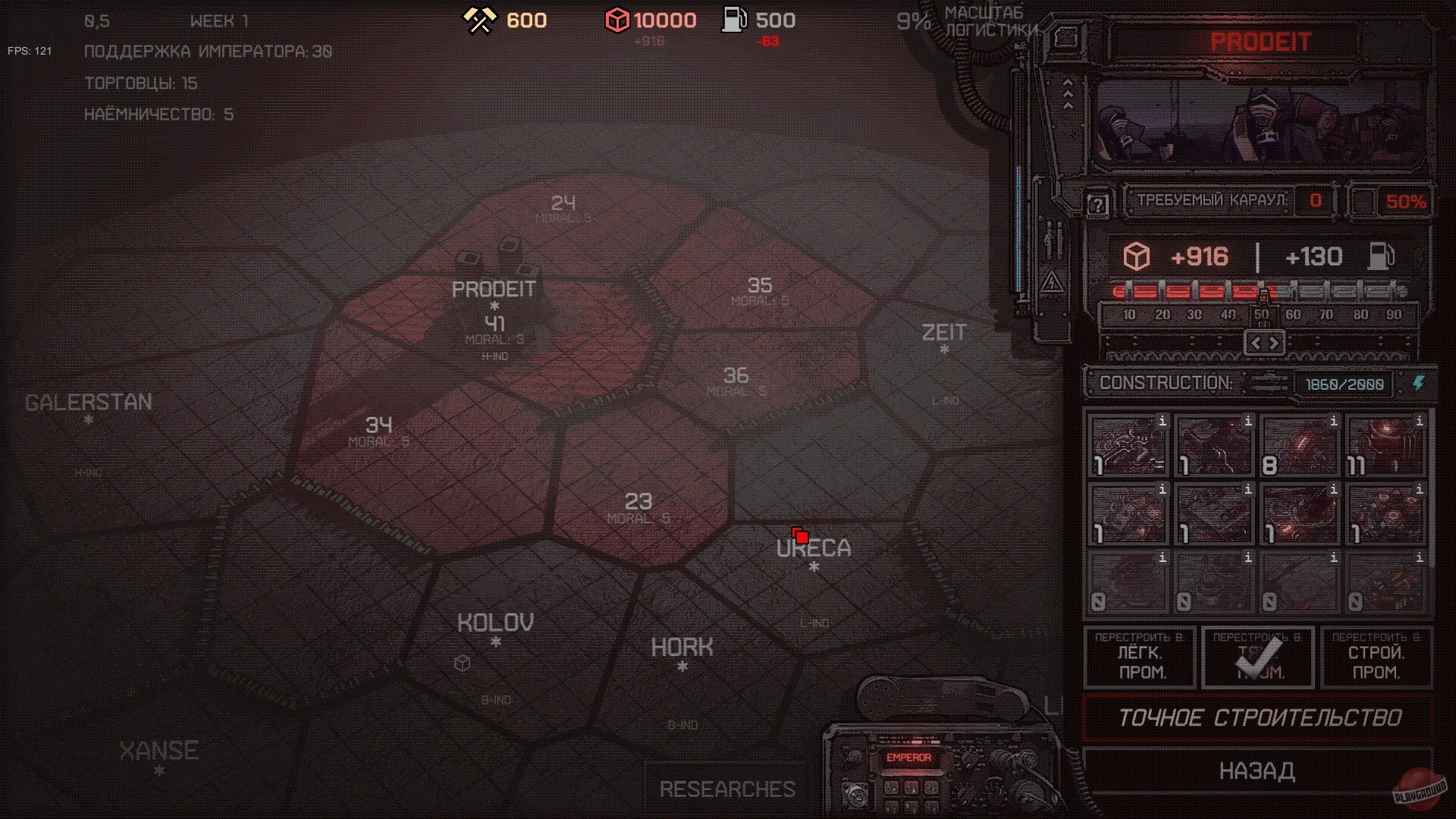Choose rebuild to ЛЁГК. ПРОМ. light industry
The height and width of the screenshot is (819, 1456).
(x=1141, y=657)
